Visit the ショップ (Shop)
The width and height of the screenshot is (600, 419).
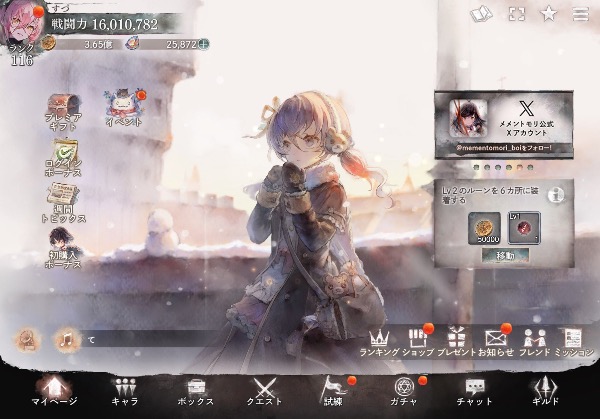[420, 341]
